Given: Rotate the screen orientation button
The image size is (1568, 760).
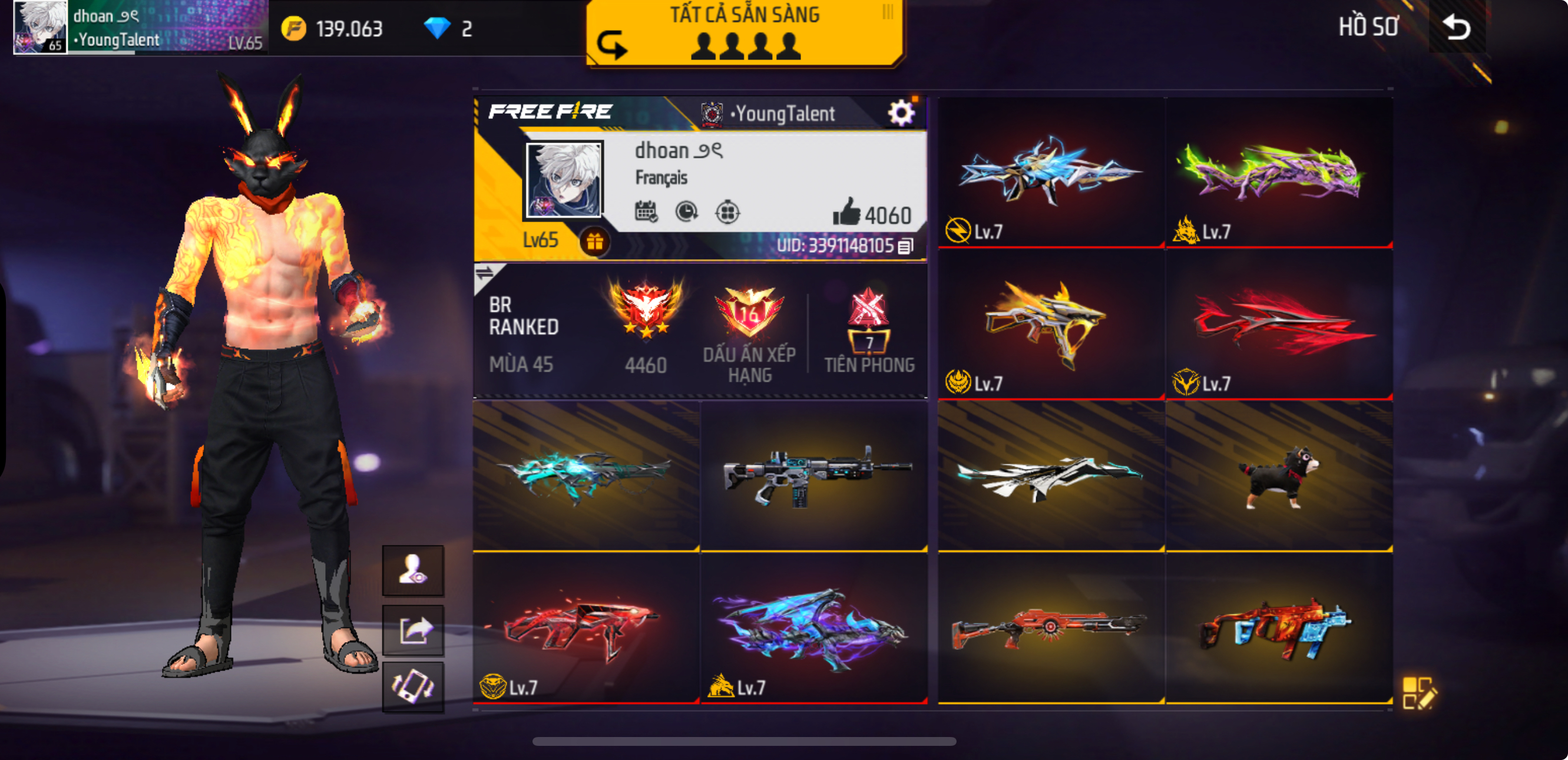Looking at the screenshot, I should pos(413,687).
